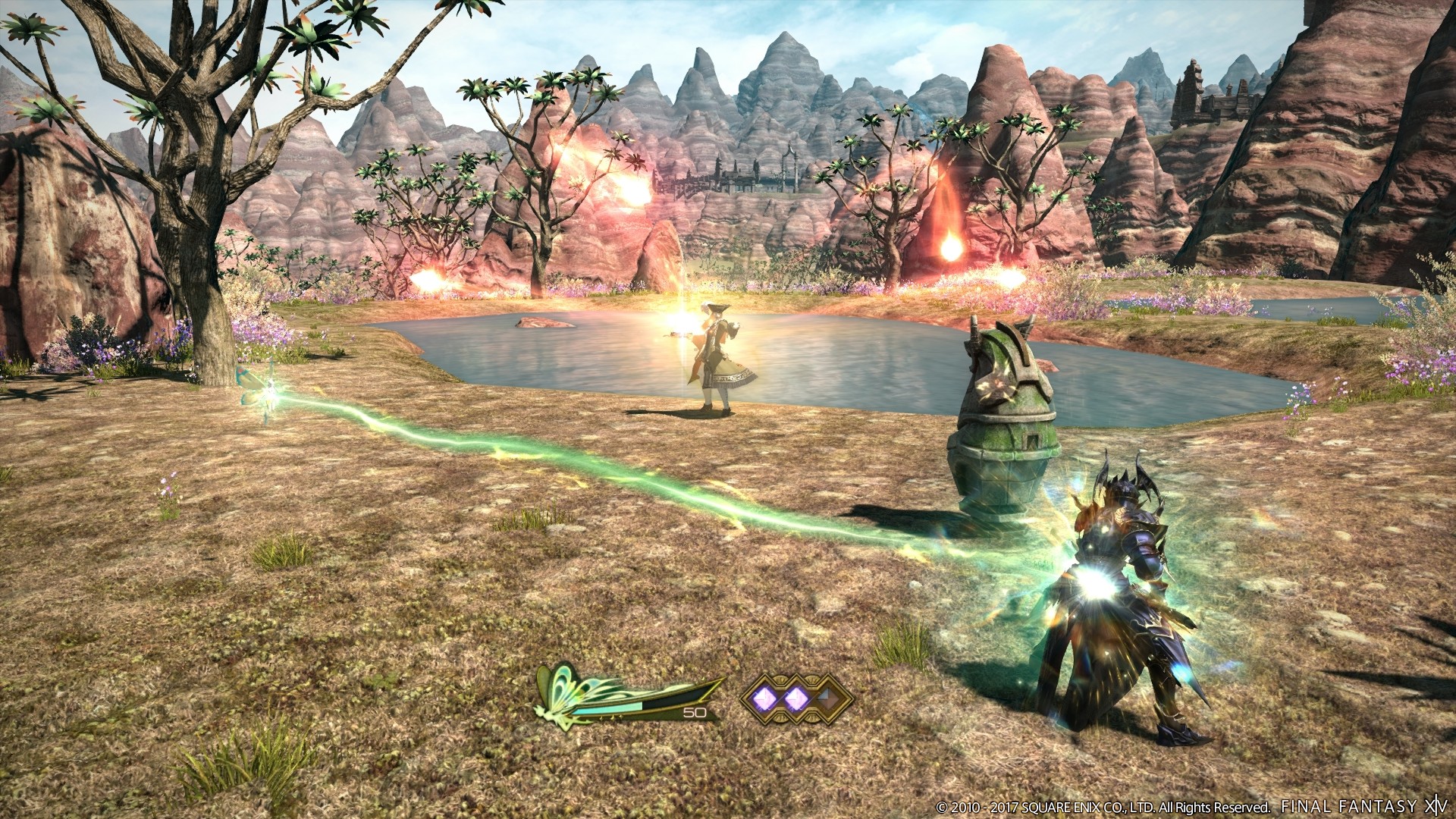Click the first filled purple Aetherflow diamond
Image resolution: width=1456 pixels, height=819 pixels.
pyautogui.click(x=764, y=698)
